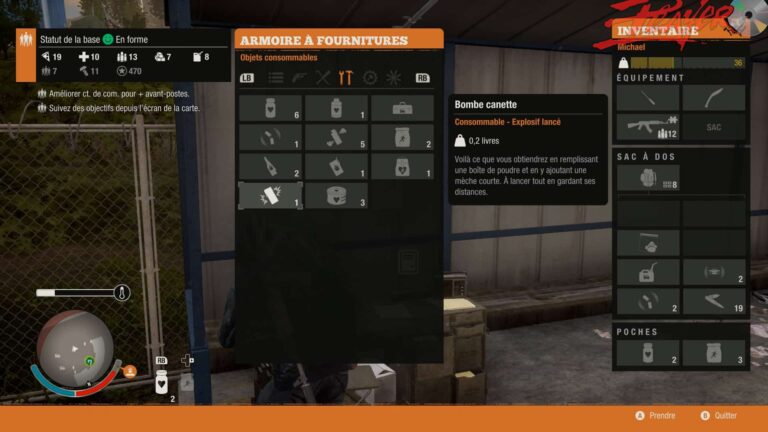Viewport: 768px width, 432px height.
Task: Pick the molotov bottle stack of two
Action: pos(270,166)
